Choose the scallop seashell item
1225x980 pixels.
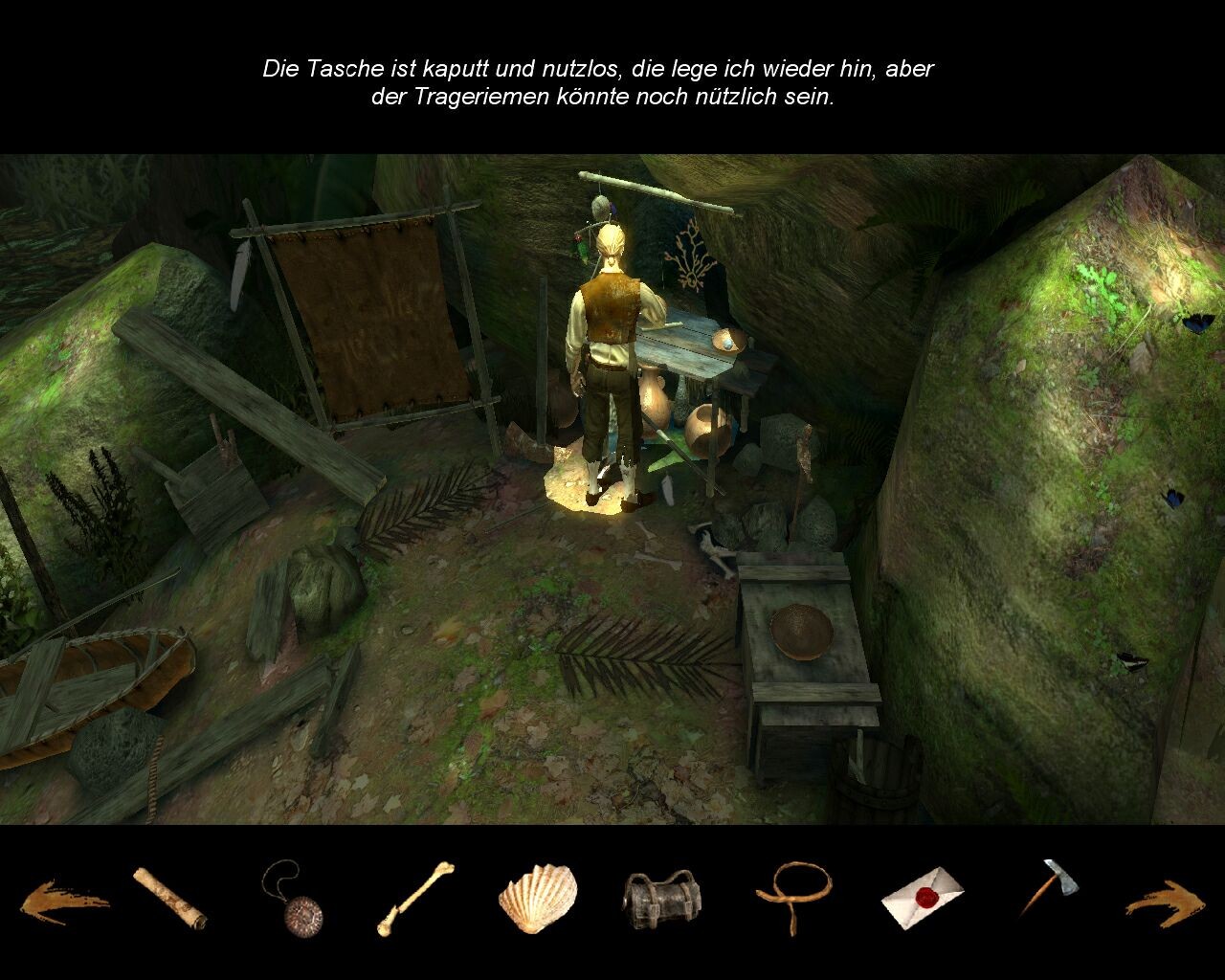(538, 898)
